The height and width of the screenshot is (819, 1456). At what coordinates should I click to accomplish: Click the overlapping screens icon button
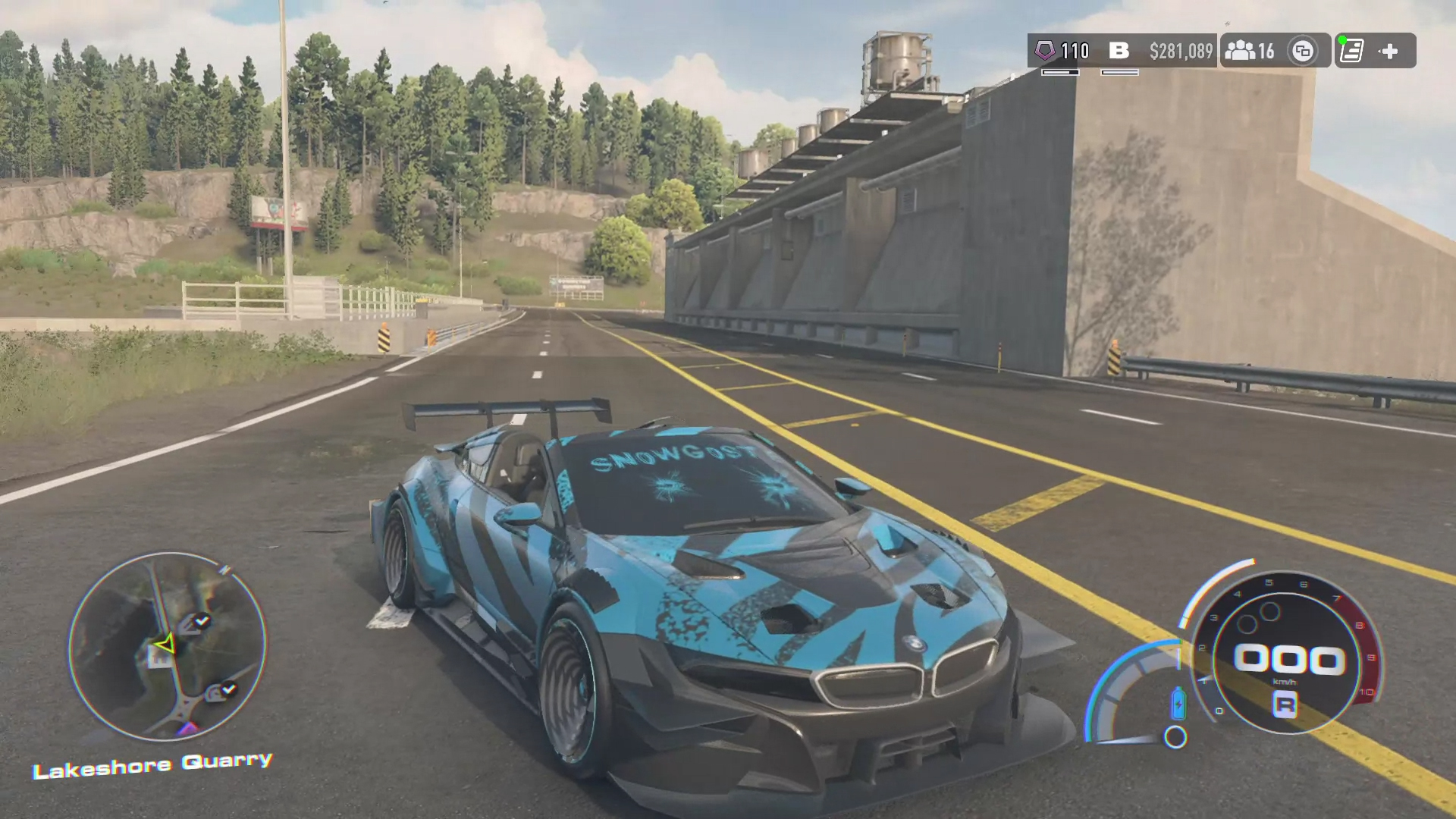1303,51
